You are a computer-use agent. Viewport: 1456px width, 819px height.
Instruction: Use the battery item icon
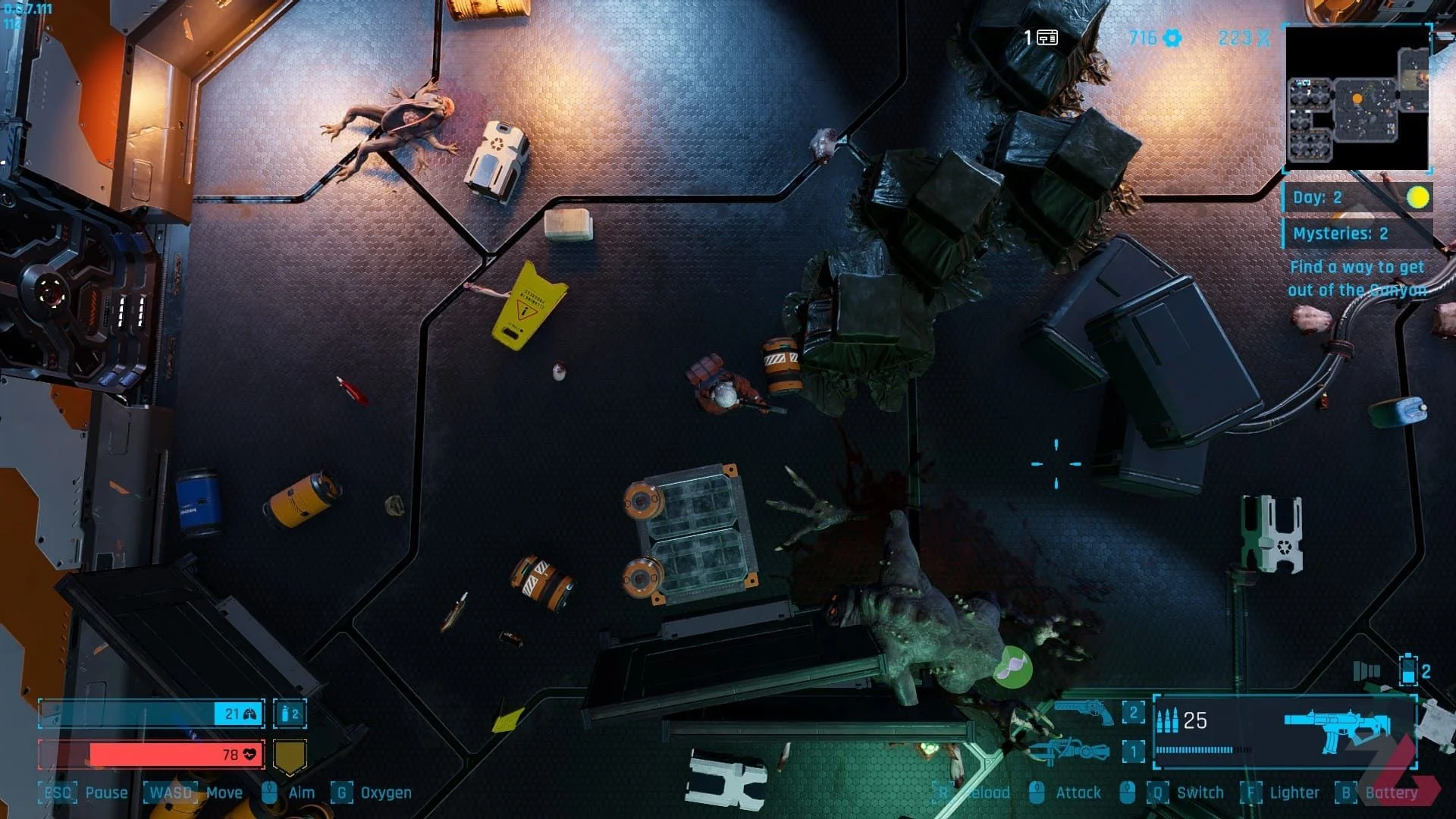[x=1408, y=671]
